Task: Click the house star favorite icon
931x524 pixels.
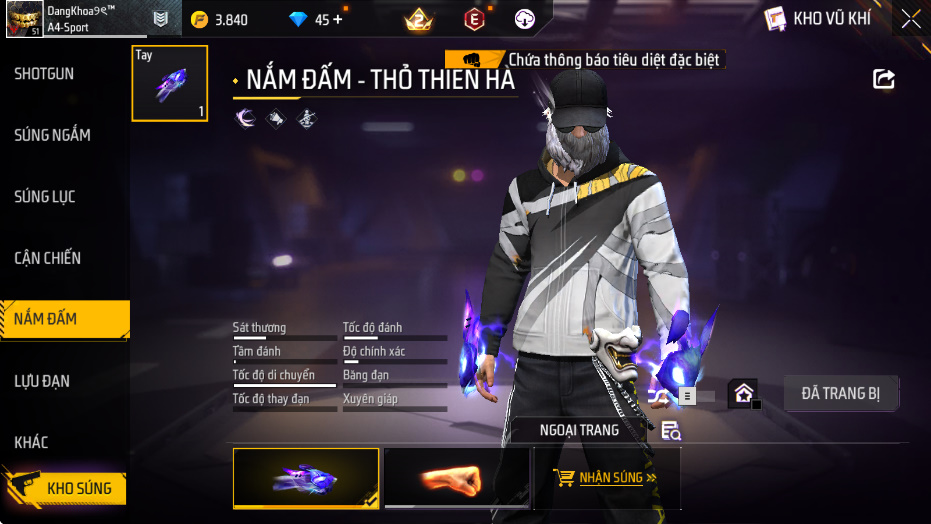Action: pyautogui.click(x=743, y=393)
